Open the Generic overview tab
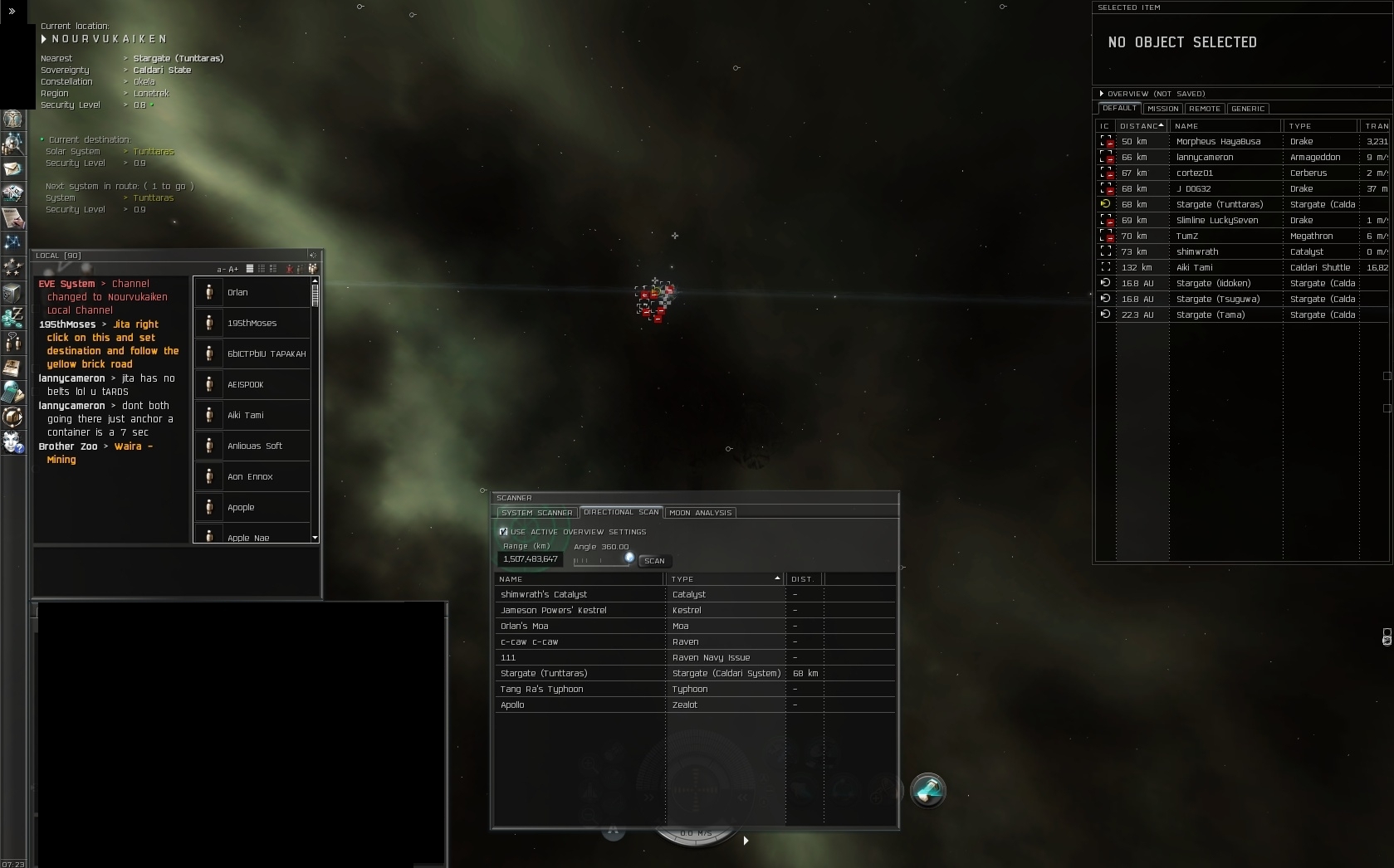The image size is (1394, 868). coord(1247,109)
